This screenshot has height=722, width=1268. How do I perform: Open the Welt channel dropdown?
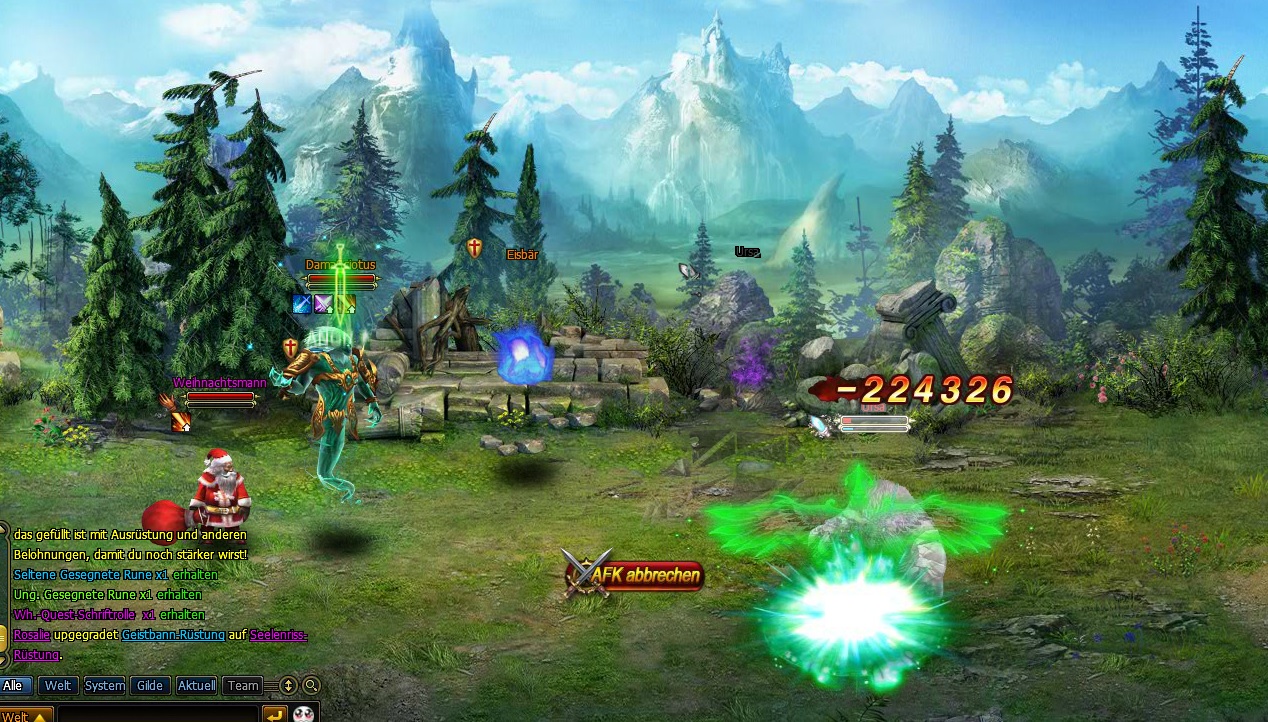tap(26, 715)
